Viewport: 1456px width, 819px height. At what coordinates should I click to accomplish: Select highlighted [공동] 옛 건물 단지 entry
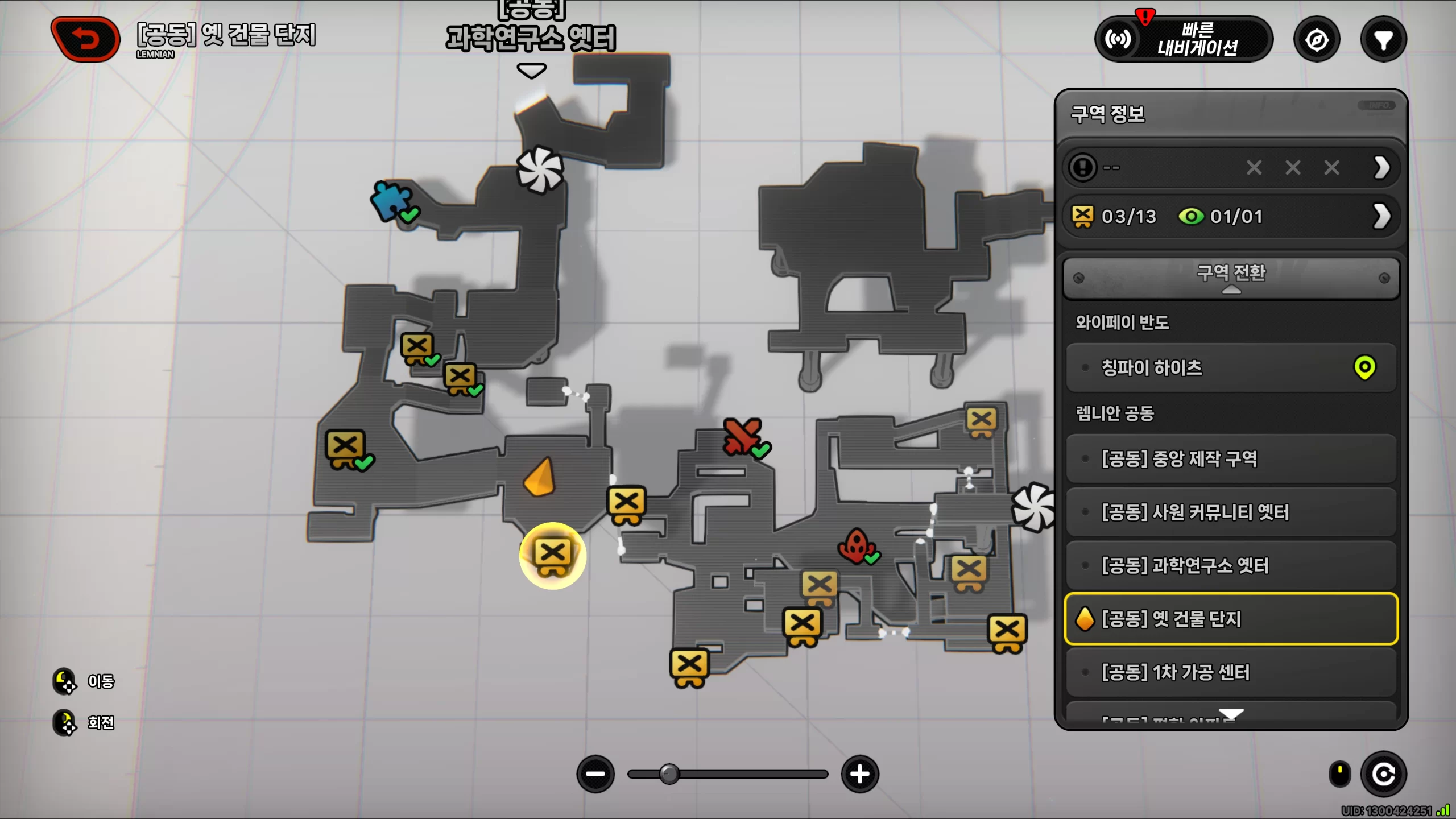click(x=1231, y=619)
